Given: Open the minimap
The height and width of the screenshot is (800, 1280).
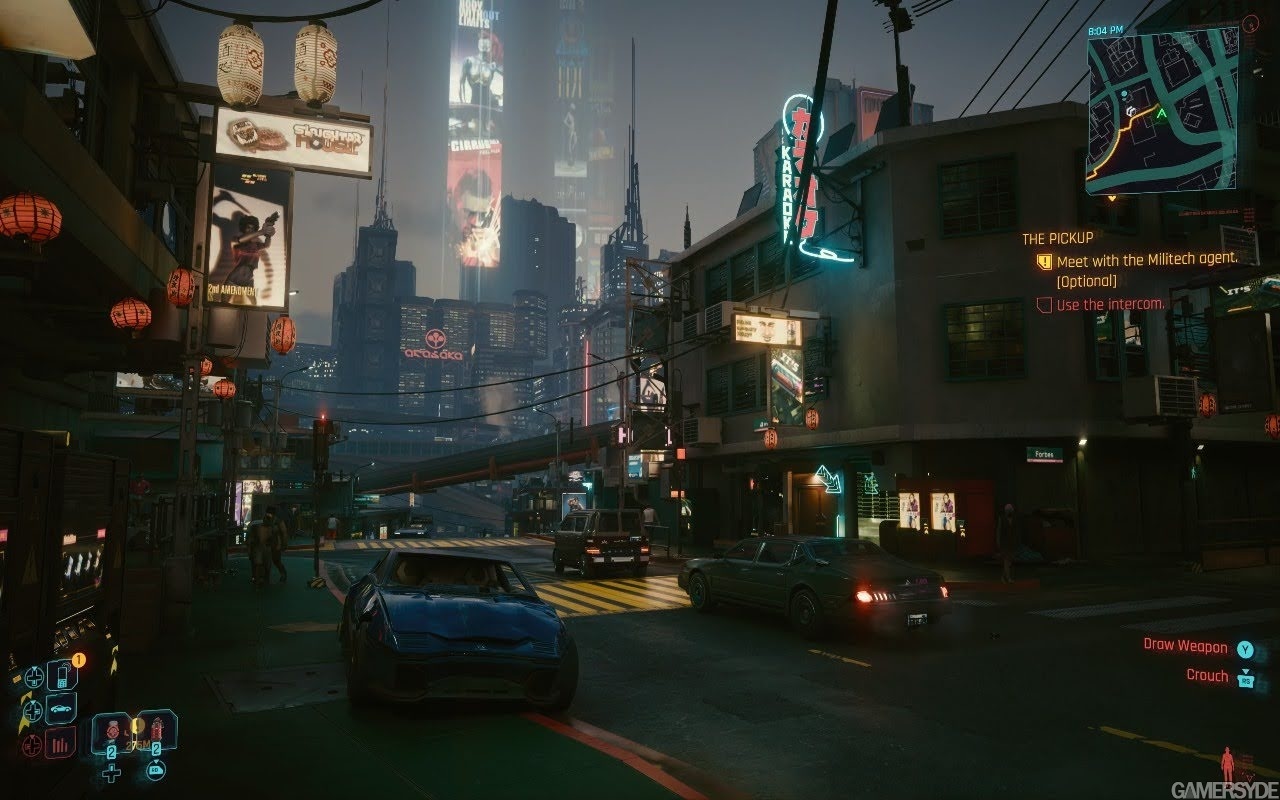Looking at the screenshot, I should click(x=1162, y=110).
